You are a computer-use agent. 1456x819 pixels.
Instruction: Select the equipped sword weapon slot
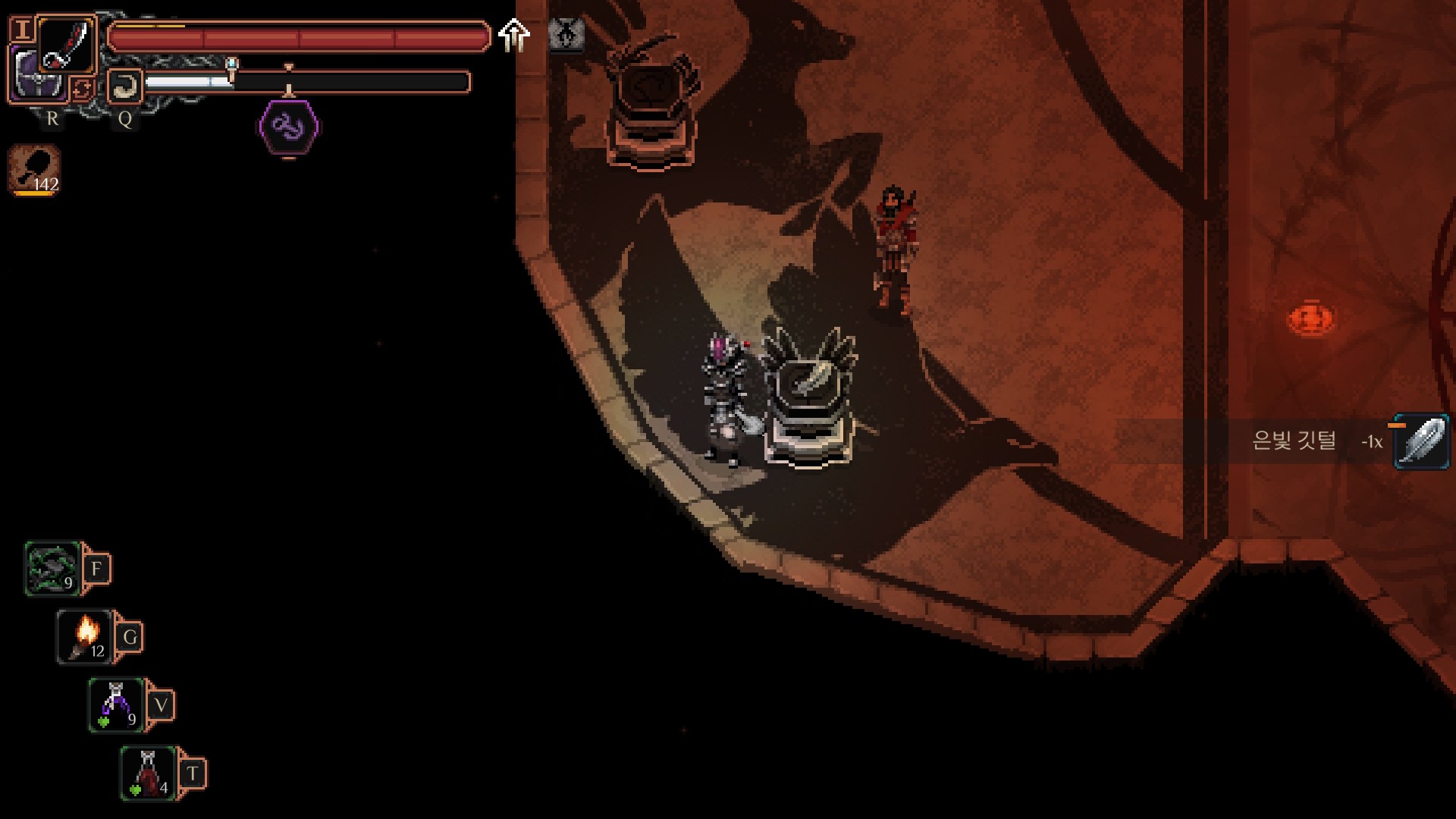coord(67,44)
